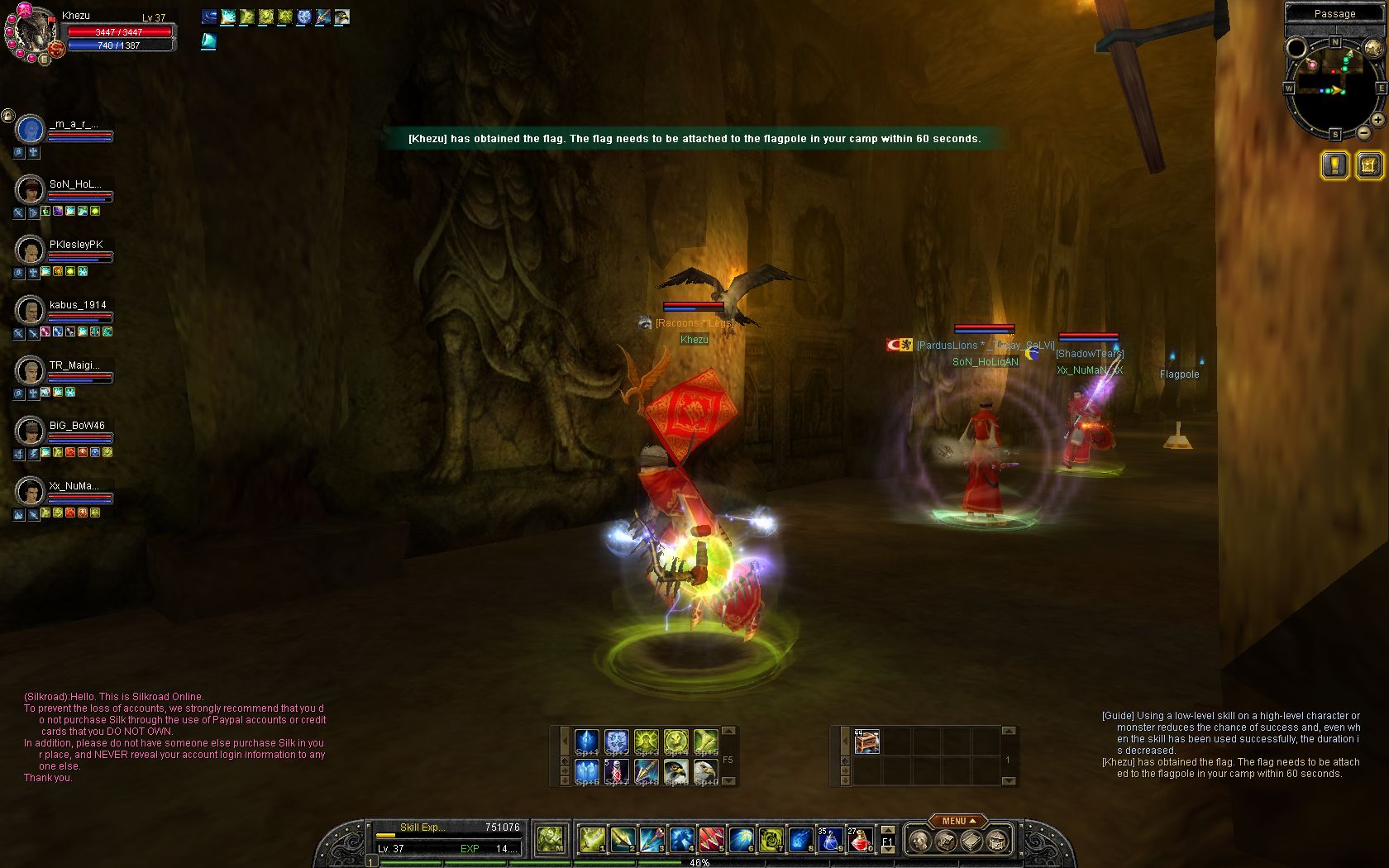Use the red health potion in slot 0
The image size is (1389, 868).
pyautogui.click(x=860, y=839)
